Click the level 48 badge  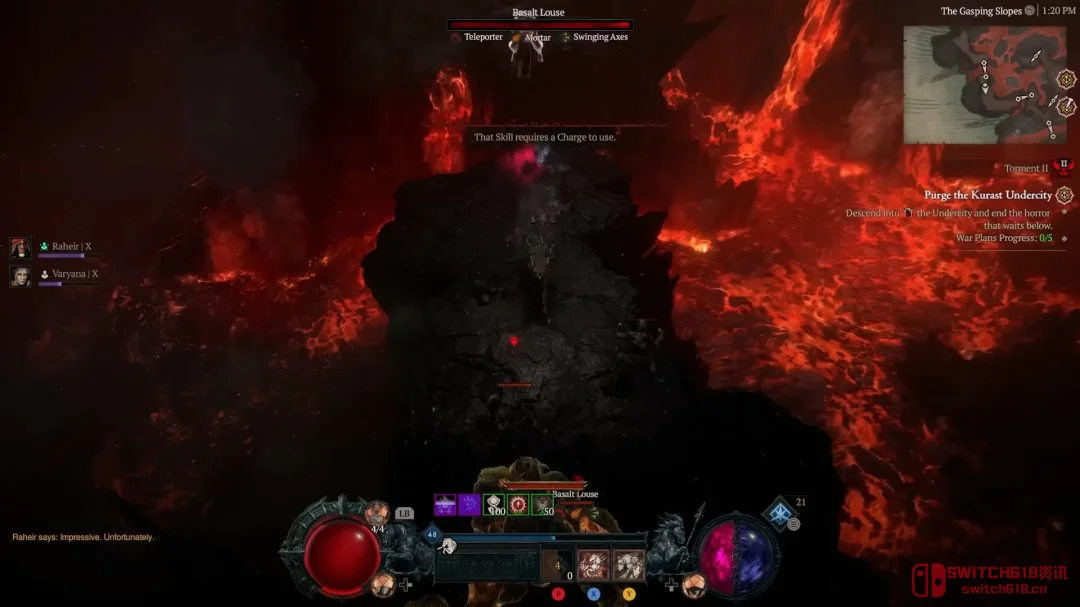coord(431,535)
